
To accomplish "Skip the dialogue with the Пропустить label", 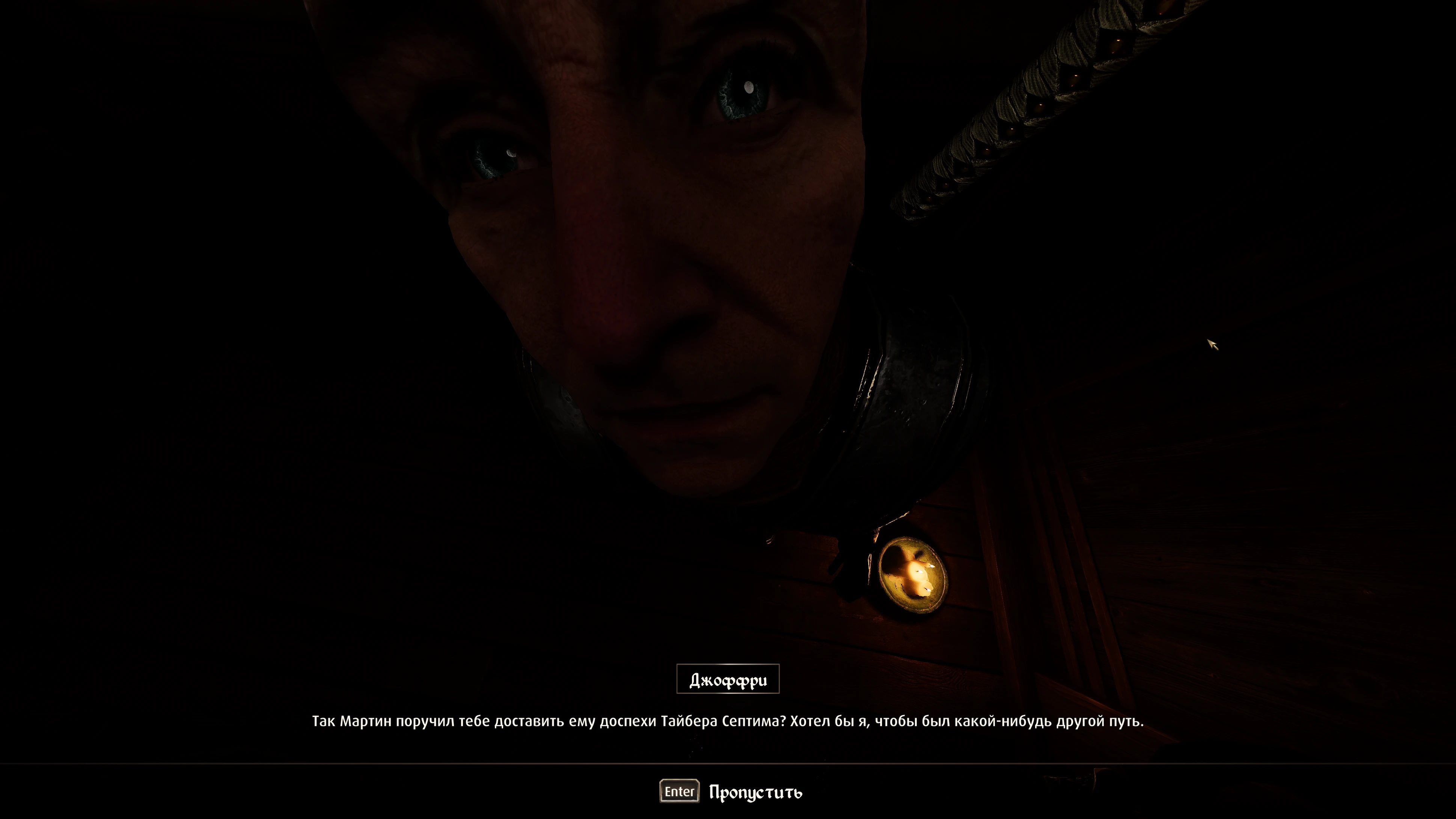I will pos(755,792).
